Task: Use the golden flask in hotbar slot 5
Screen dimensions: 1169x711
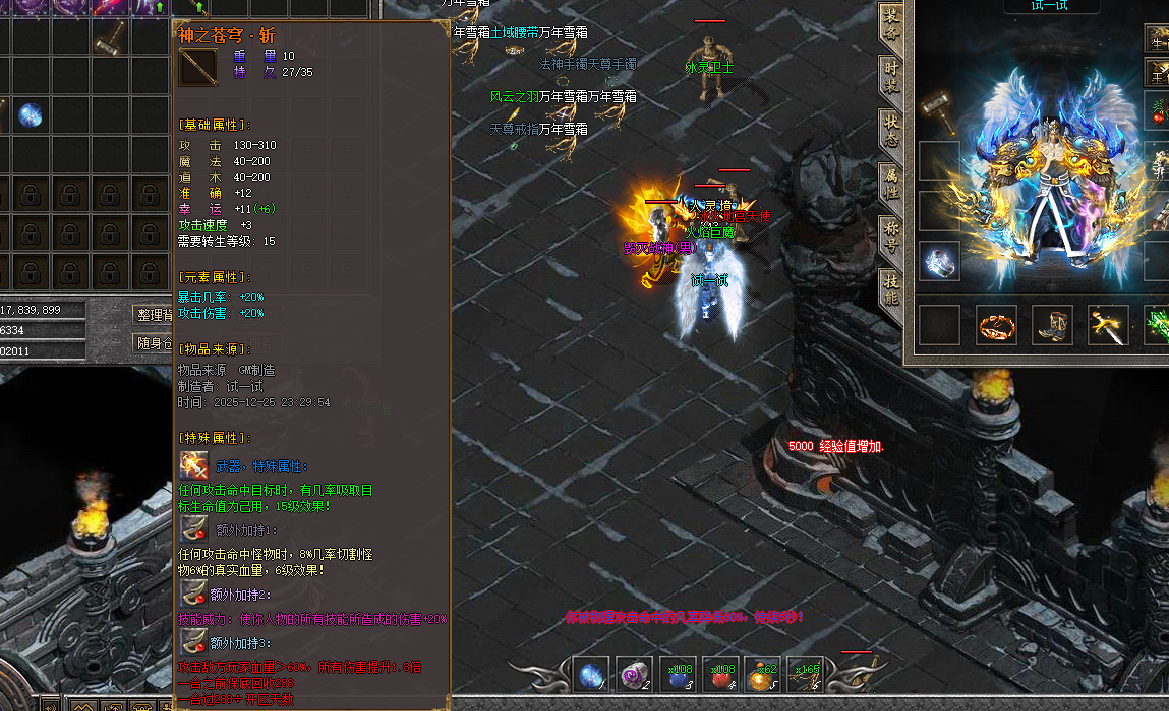Action: pos(764,675)
